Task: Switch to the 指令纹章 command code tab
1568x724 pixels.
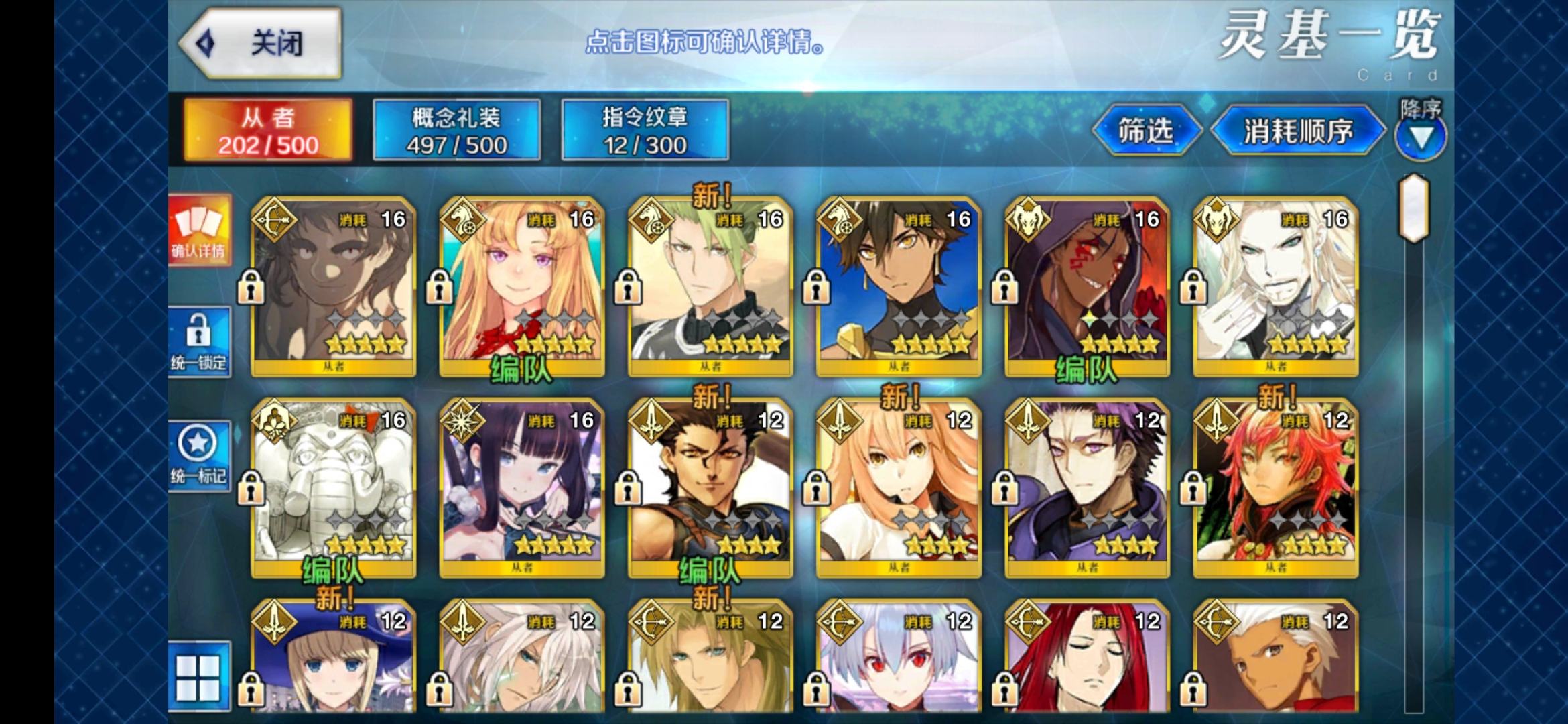Action: [x=645, y=130]
